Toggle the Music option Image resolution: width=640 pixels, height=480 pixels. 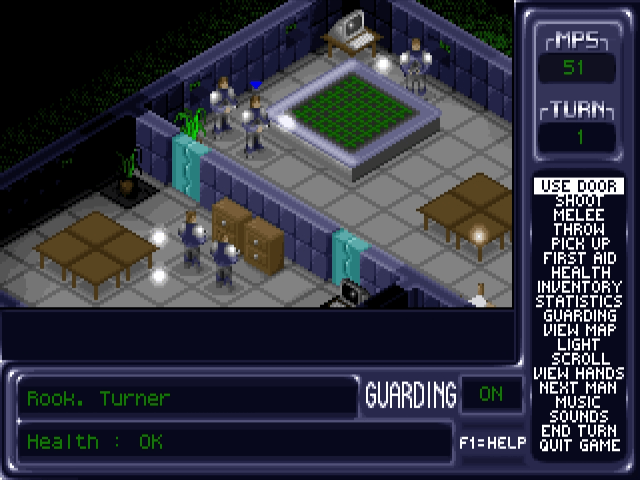pyautogui.click(x=579, y=402)
